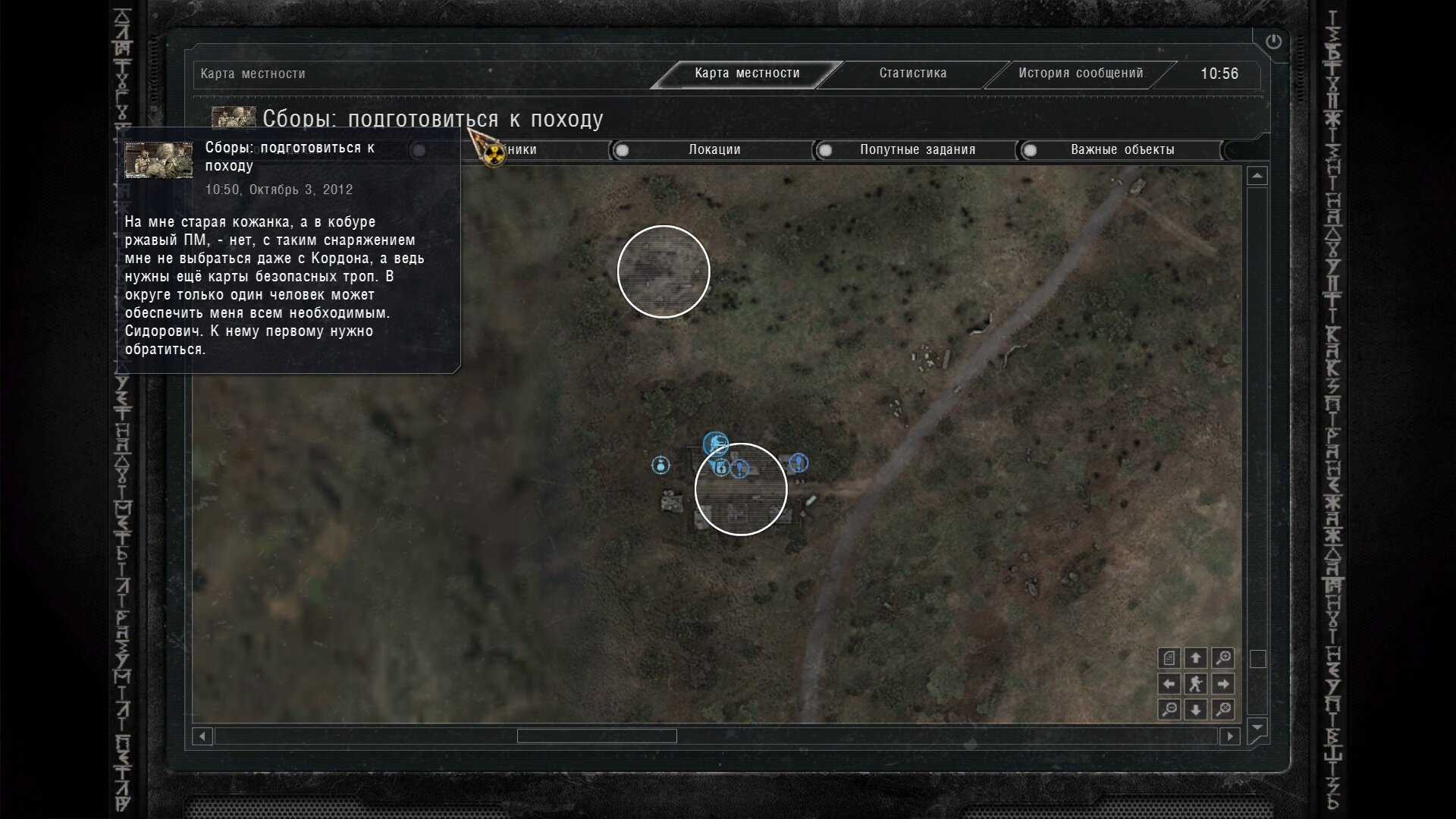Pan the map up with the arrow button
The image size is (1456, 819).
point(1196,657)
